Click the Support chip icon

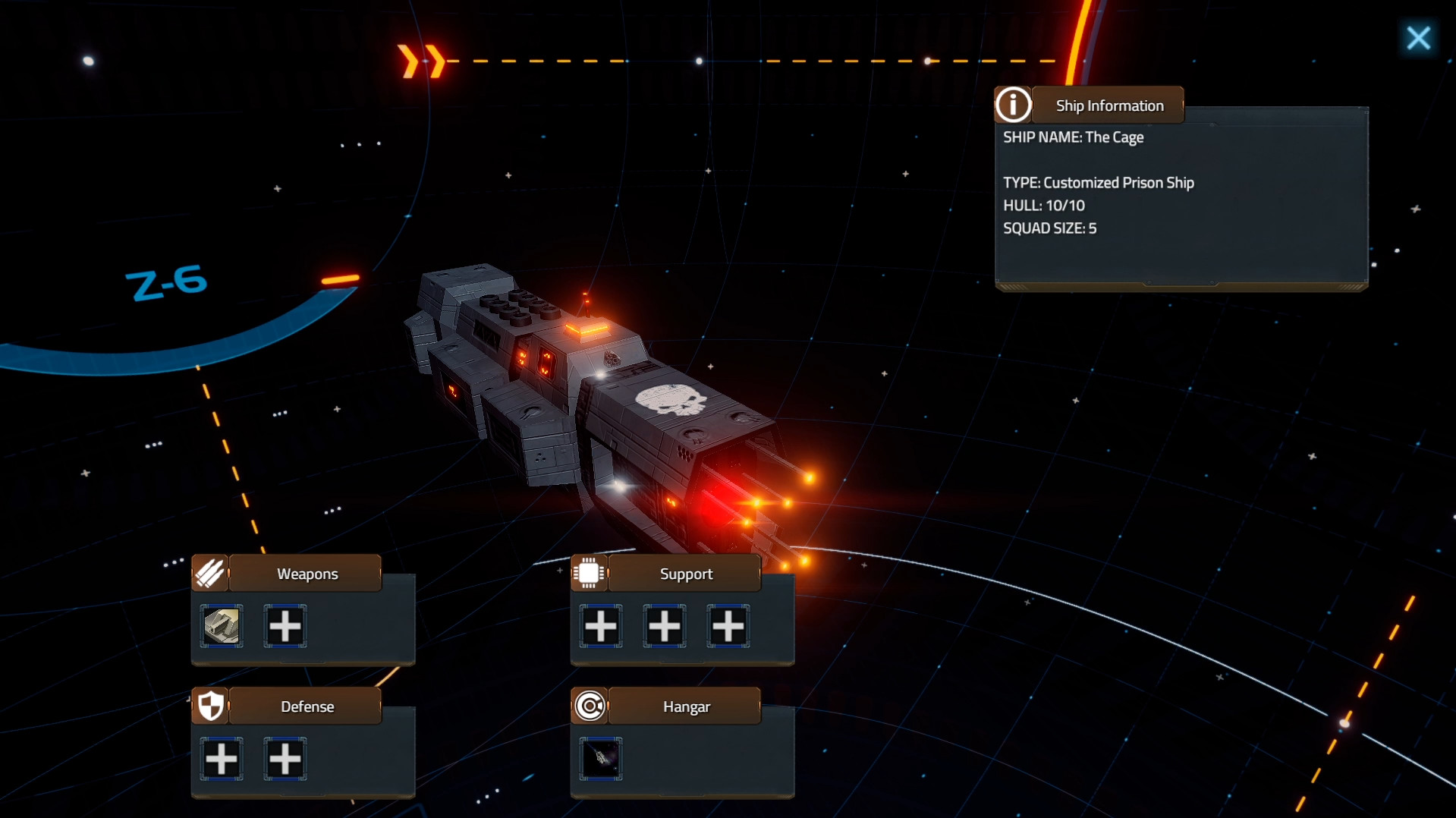(589, 573)
